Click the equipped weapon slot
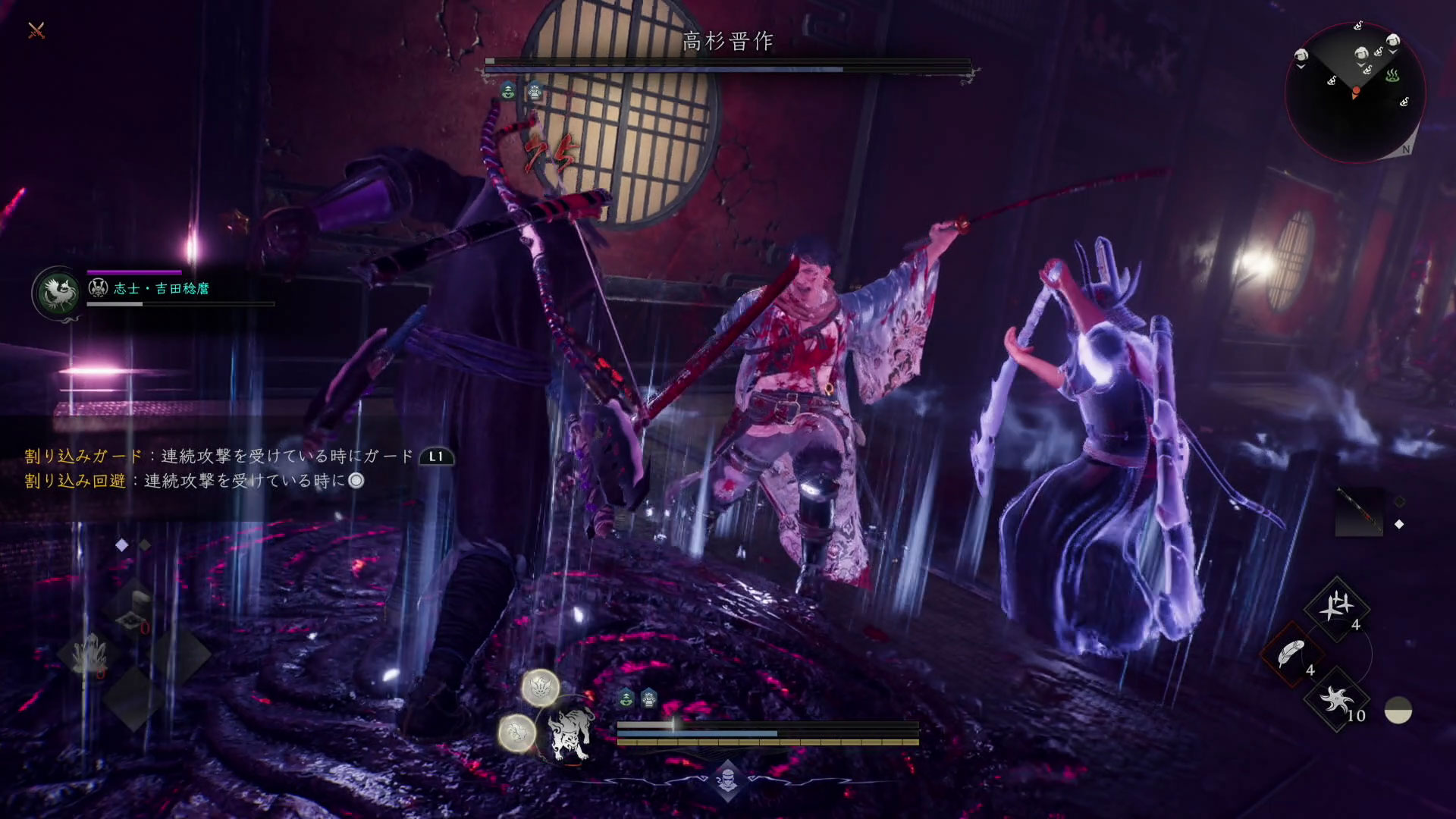The width and height of the screenshot is (1456, 819). tap(1358, 511)
